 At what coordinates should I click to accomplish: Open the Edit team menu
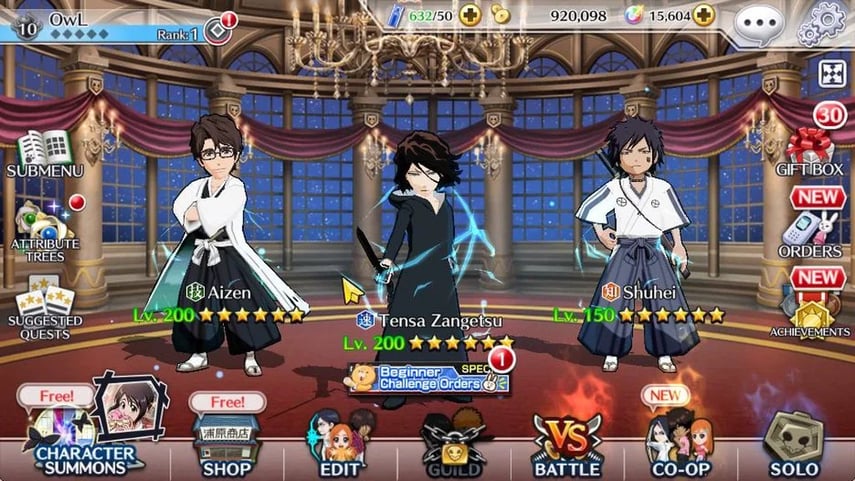(338, 443)
